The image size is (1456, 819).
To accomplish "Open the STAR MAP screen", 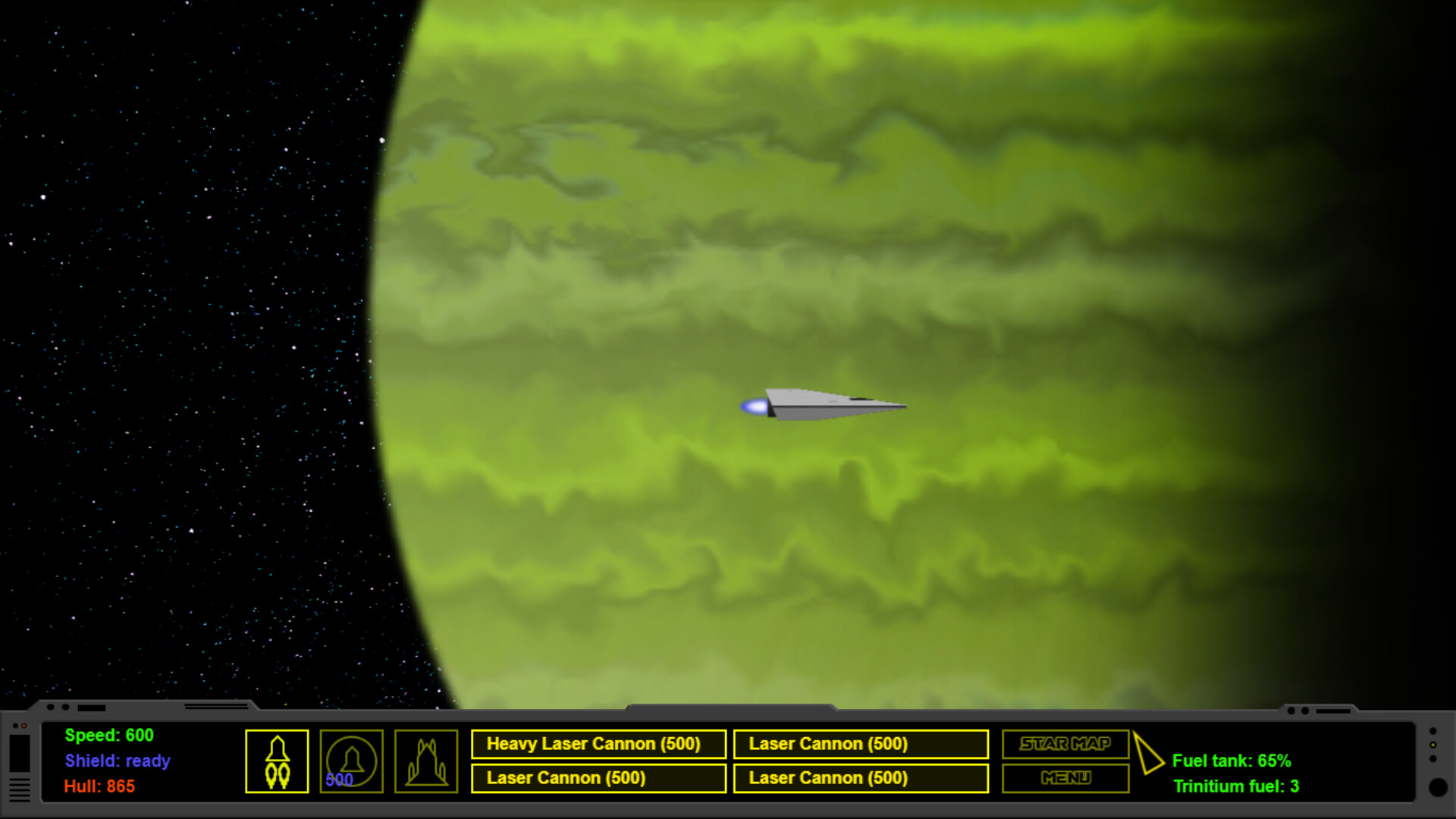I will [x=1065, y=744].
